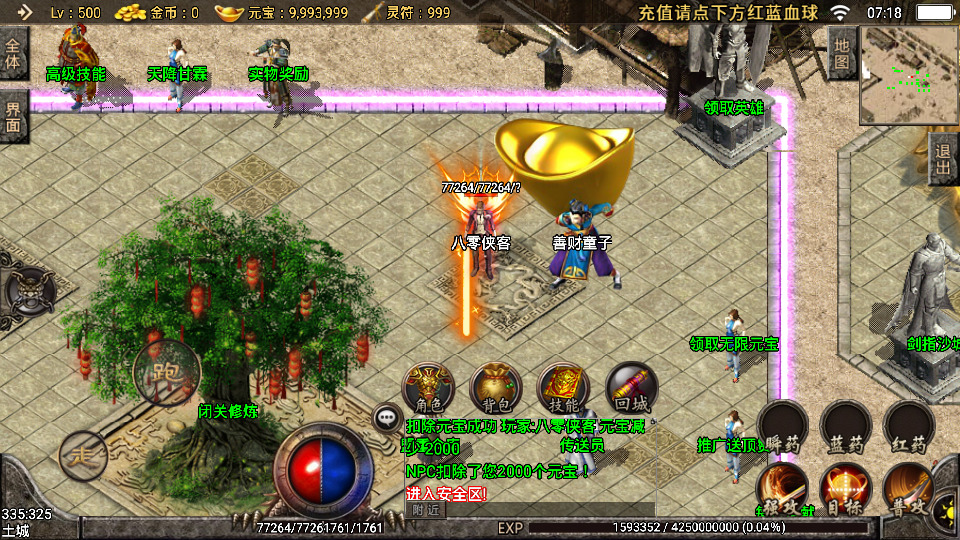Select the 目标 target button
Screen dimensions: 960x540
846,489
